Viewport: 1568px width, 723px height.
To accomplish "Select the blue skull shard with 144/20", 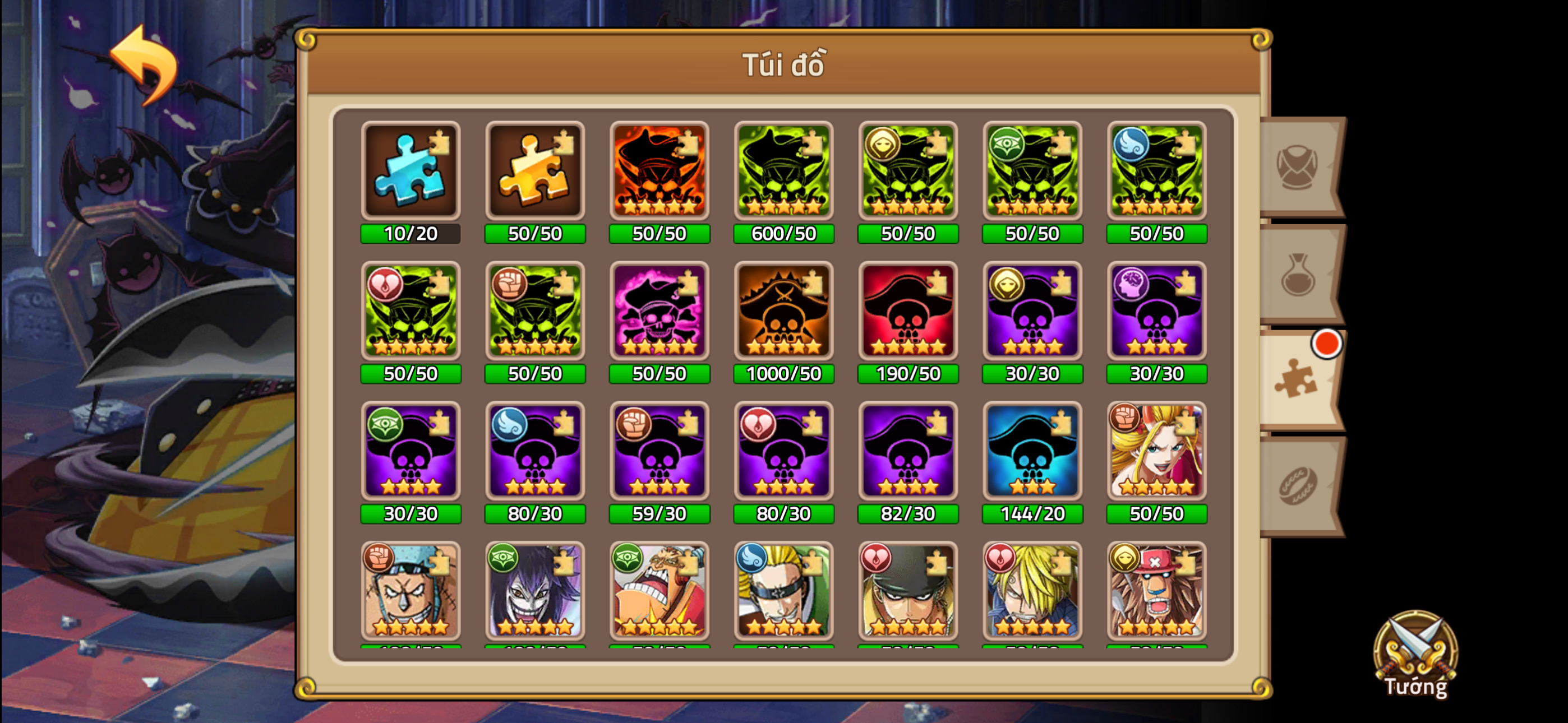I will coord(1032,453).
